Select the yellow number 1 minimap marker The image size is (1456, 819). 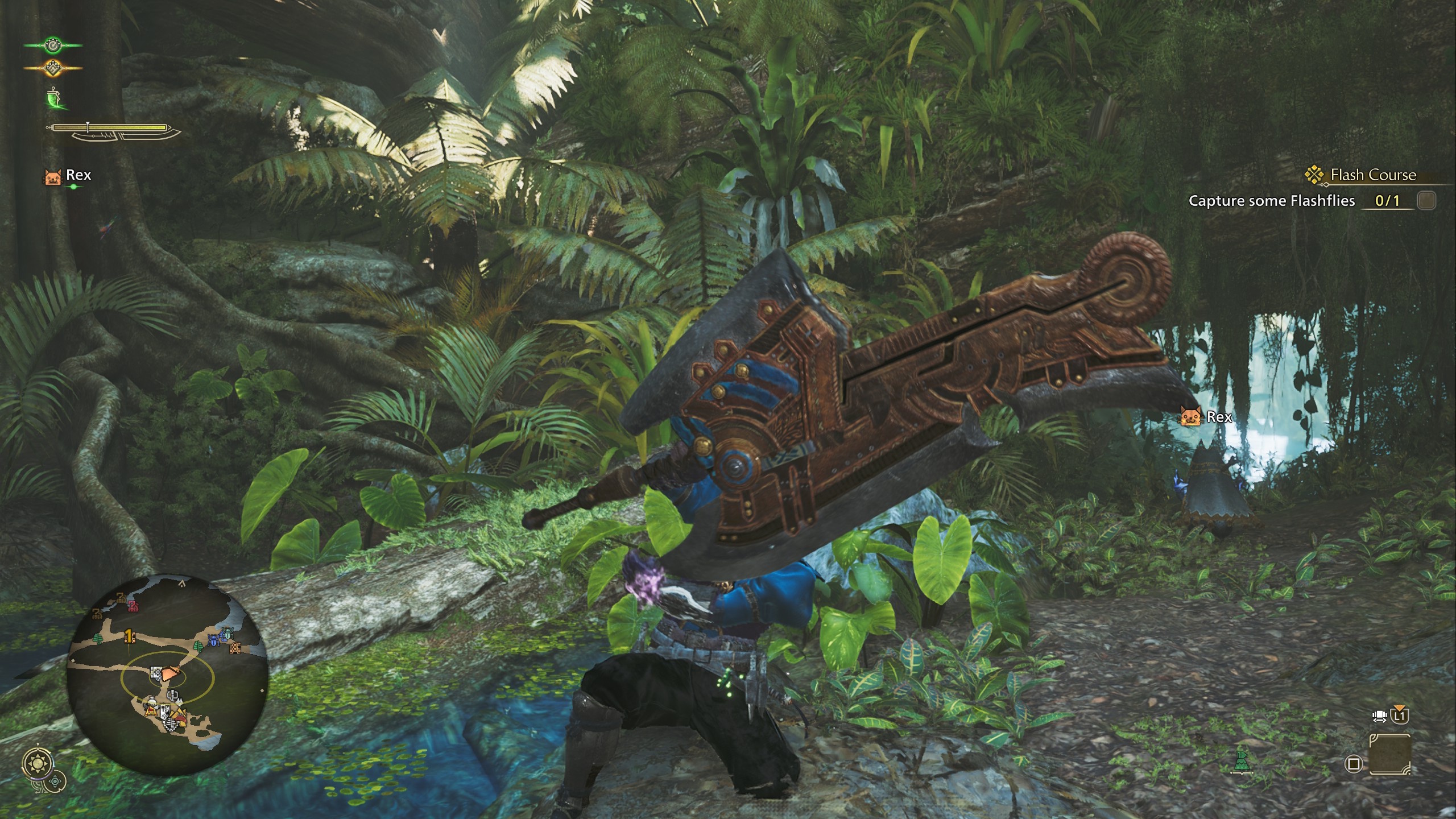(130, 635)
